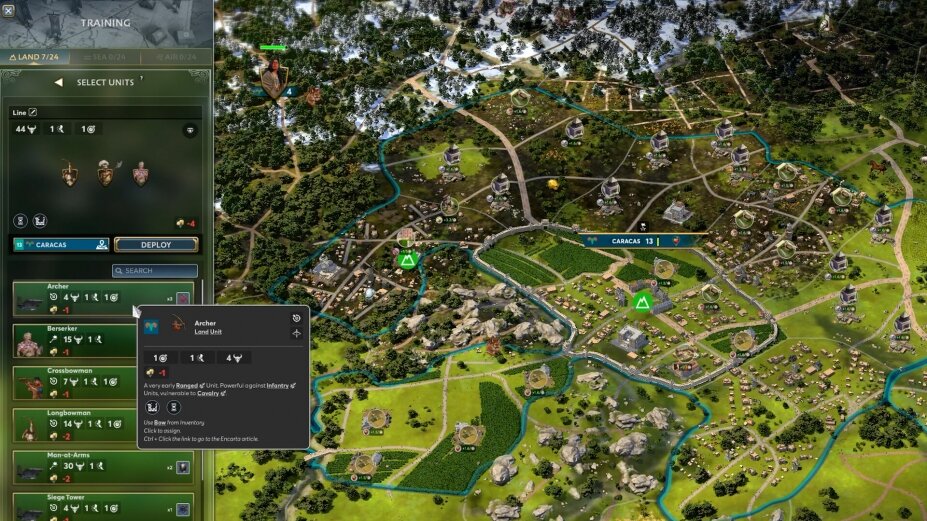Click the unit search field

(155, 270)
